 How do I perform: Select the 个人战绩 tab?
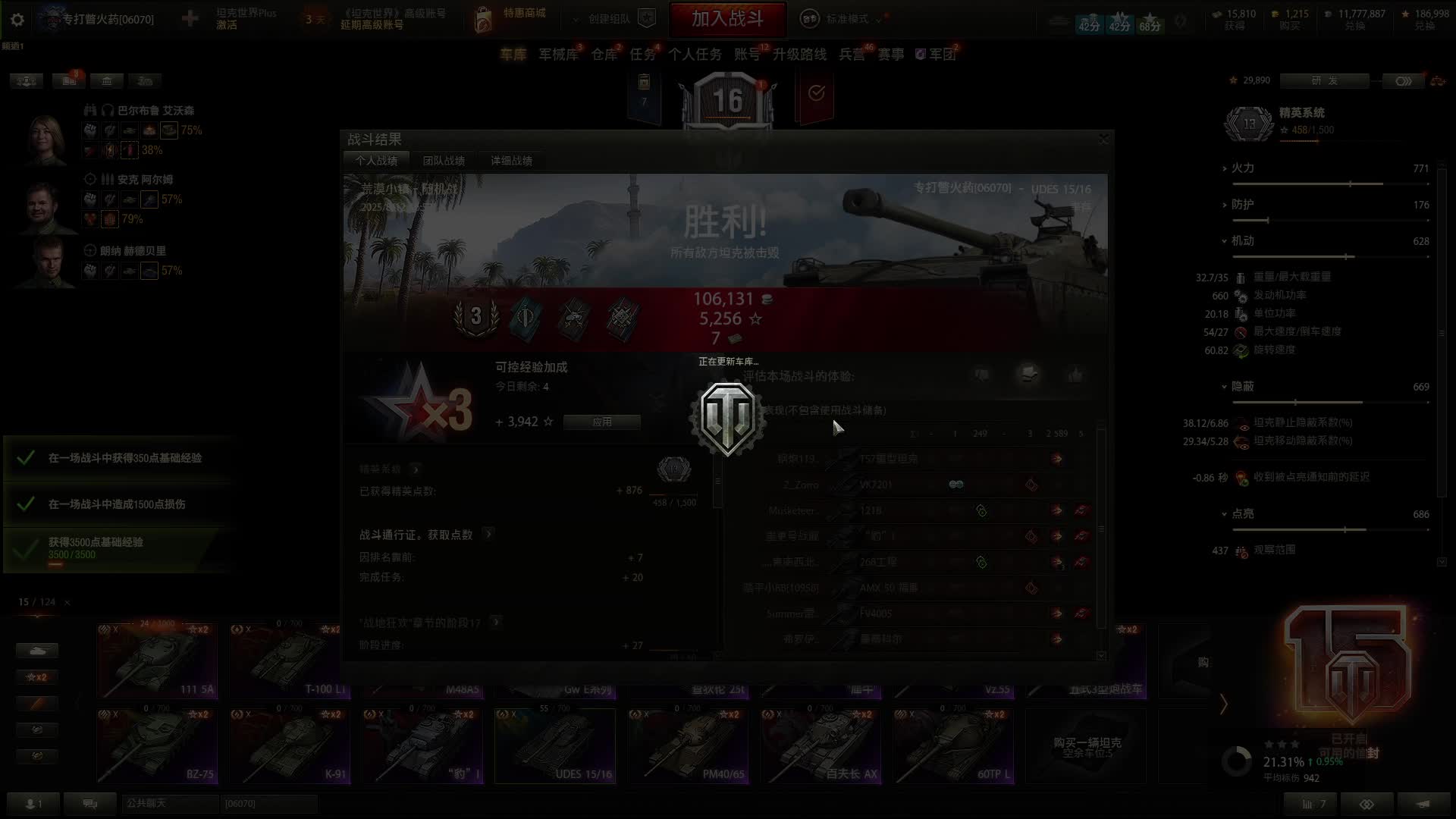(x=376, y=161)
